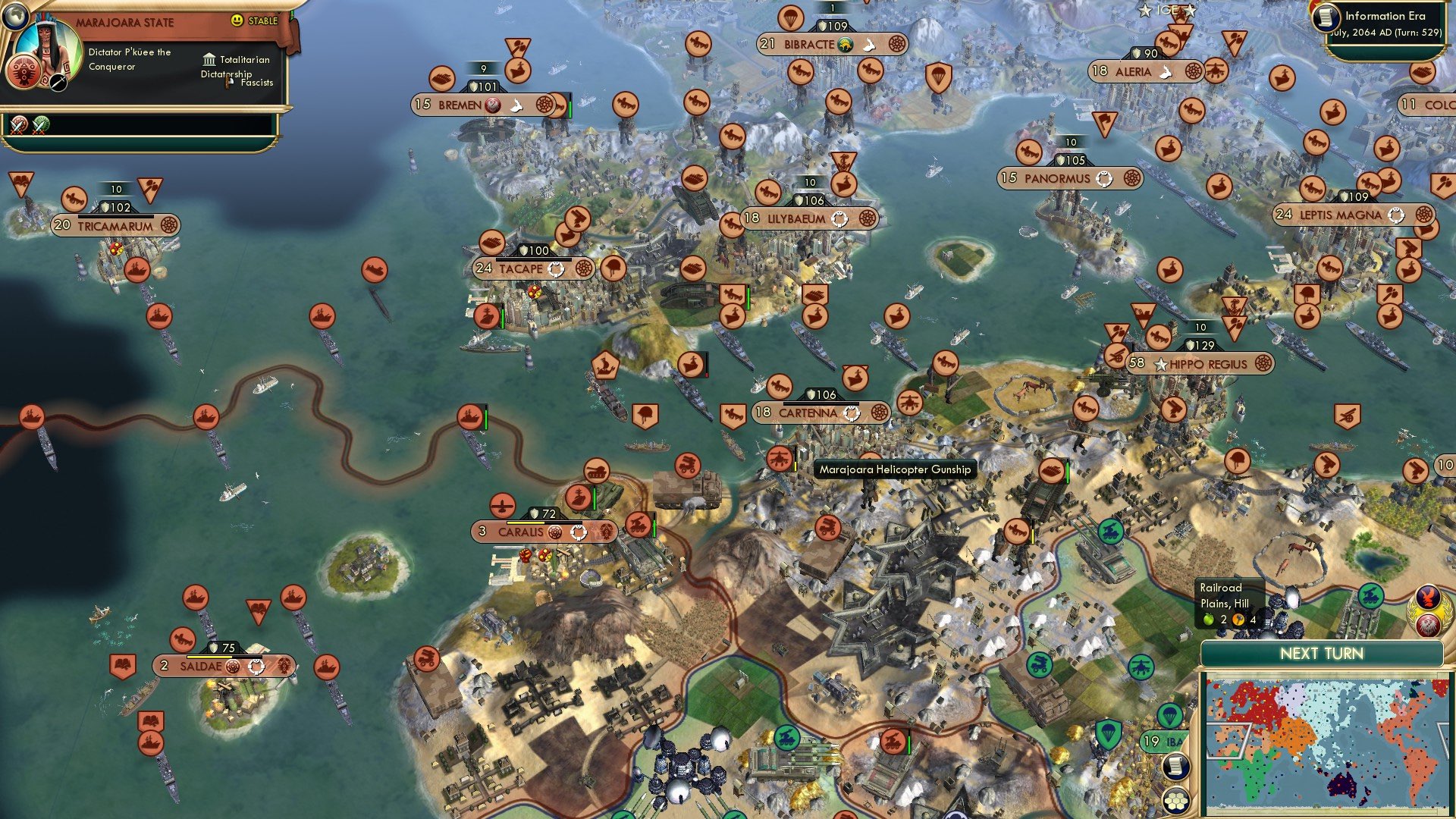Click the Fascists flag icon in the player panel
Viewport: 1456px width, 819px height.
point(228,82)
